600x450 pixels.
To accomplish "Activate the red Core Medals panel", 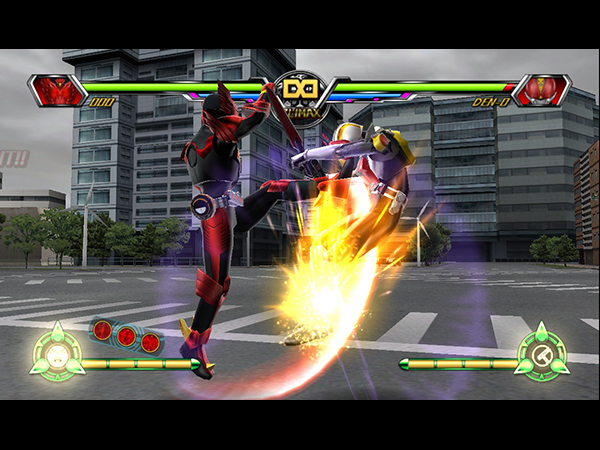I will click(126, 335).
